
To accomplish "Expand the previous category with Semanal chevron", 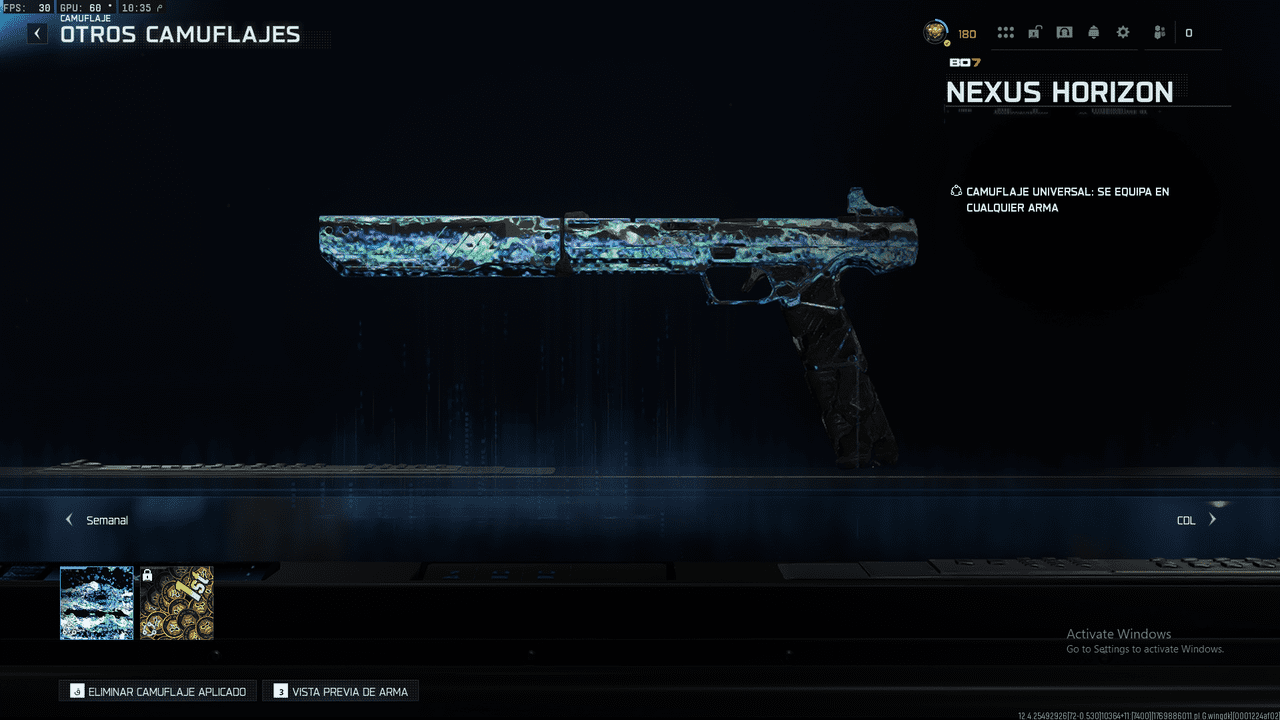I will (x=68, y=519).
